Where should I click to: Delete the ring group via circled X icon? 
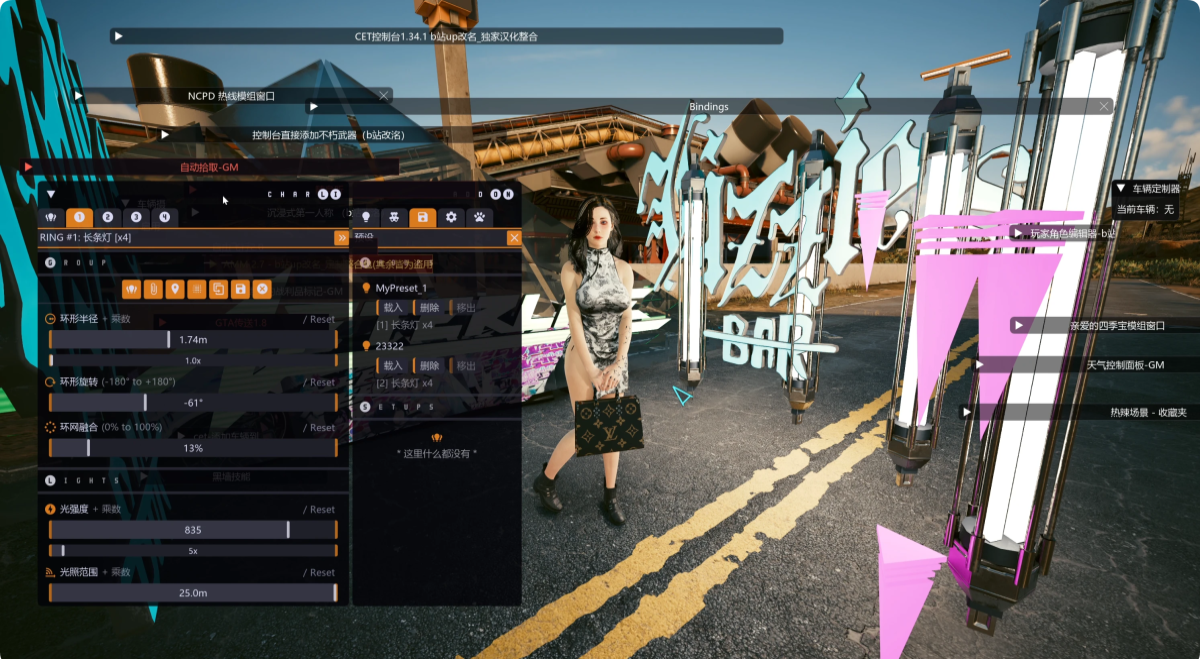(x=262, y=289)
